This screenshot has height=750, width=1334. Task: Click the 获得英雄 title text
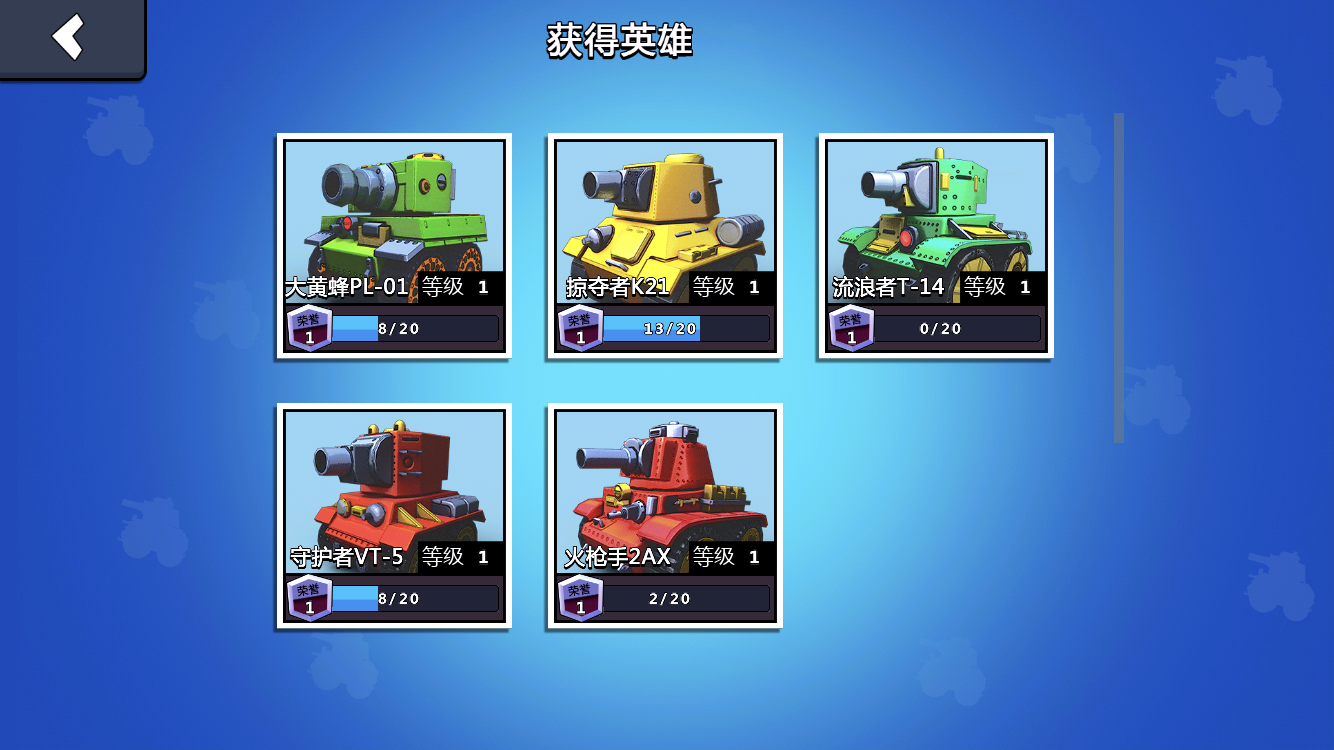(x=620, y=39)
